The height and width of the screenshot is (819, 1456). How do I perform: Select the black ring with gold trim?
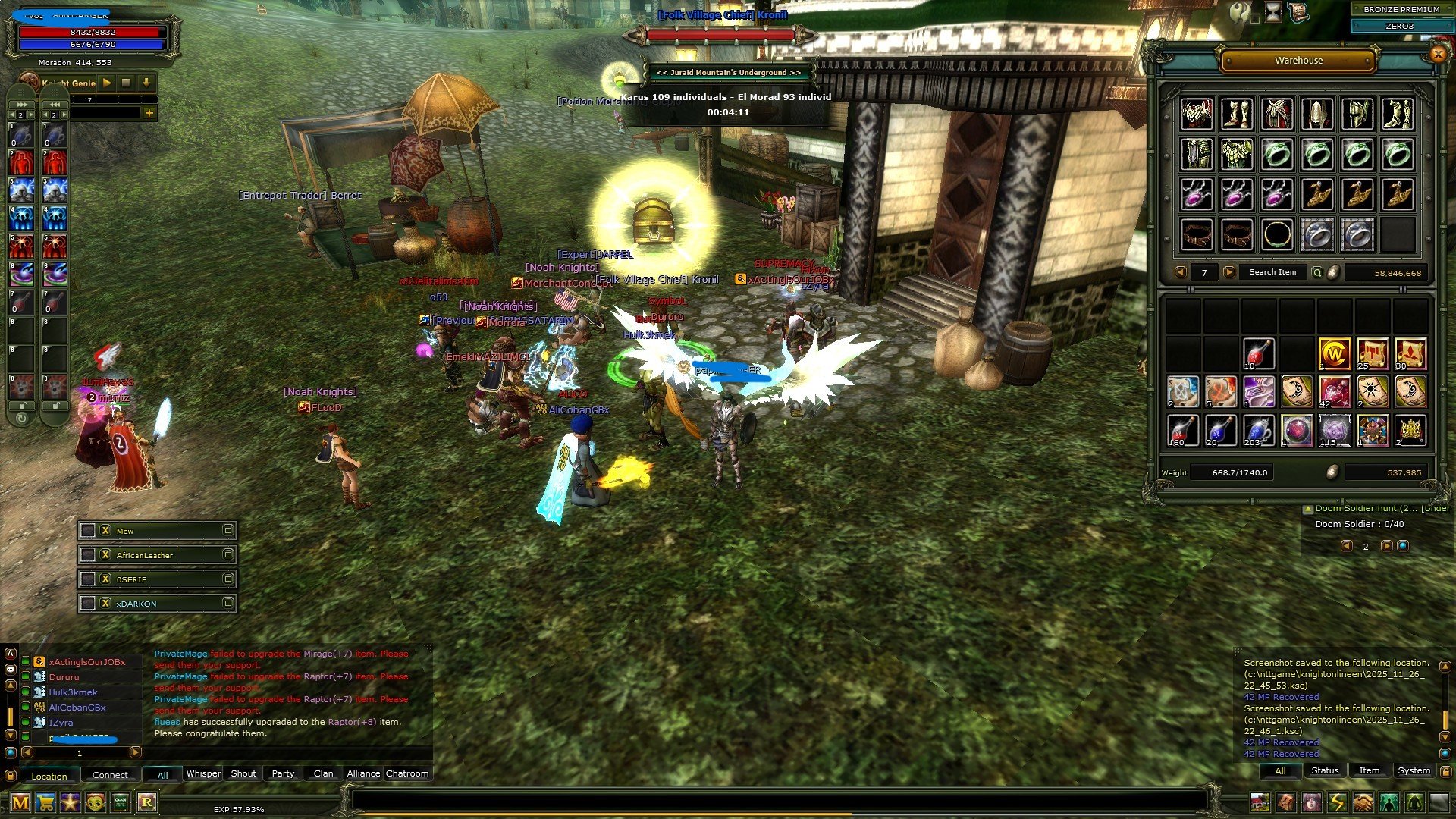point(1277,234)
